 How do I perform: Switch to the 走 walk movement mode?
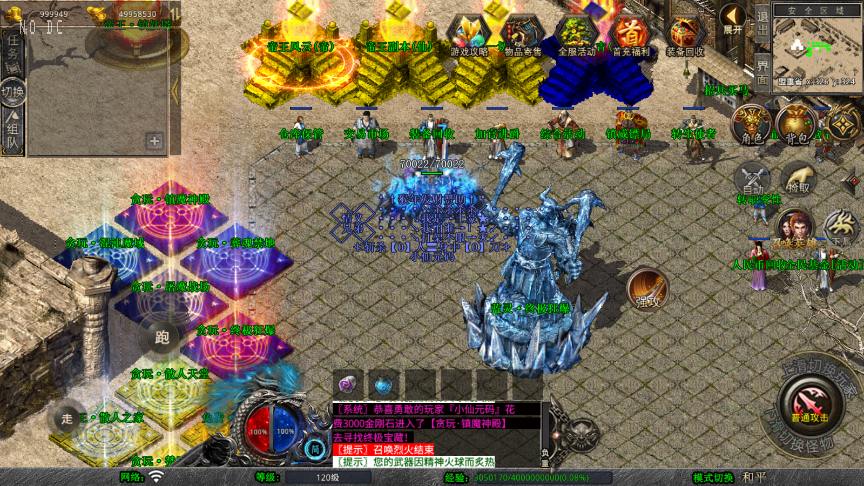coord(68,415)
